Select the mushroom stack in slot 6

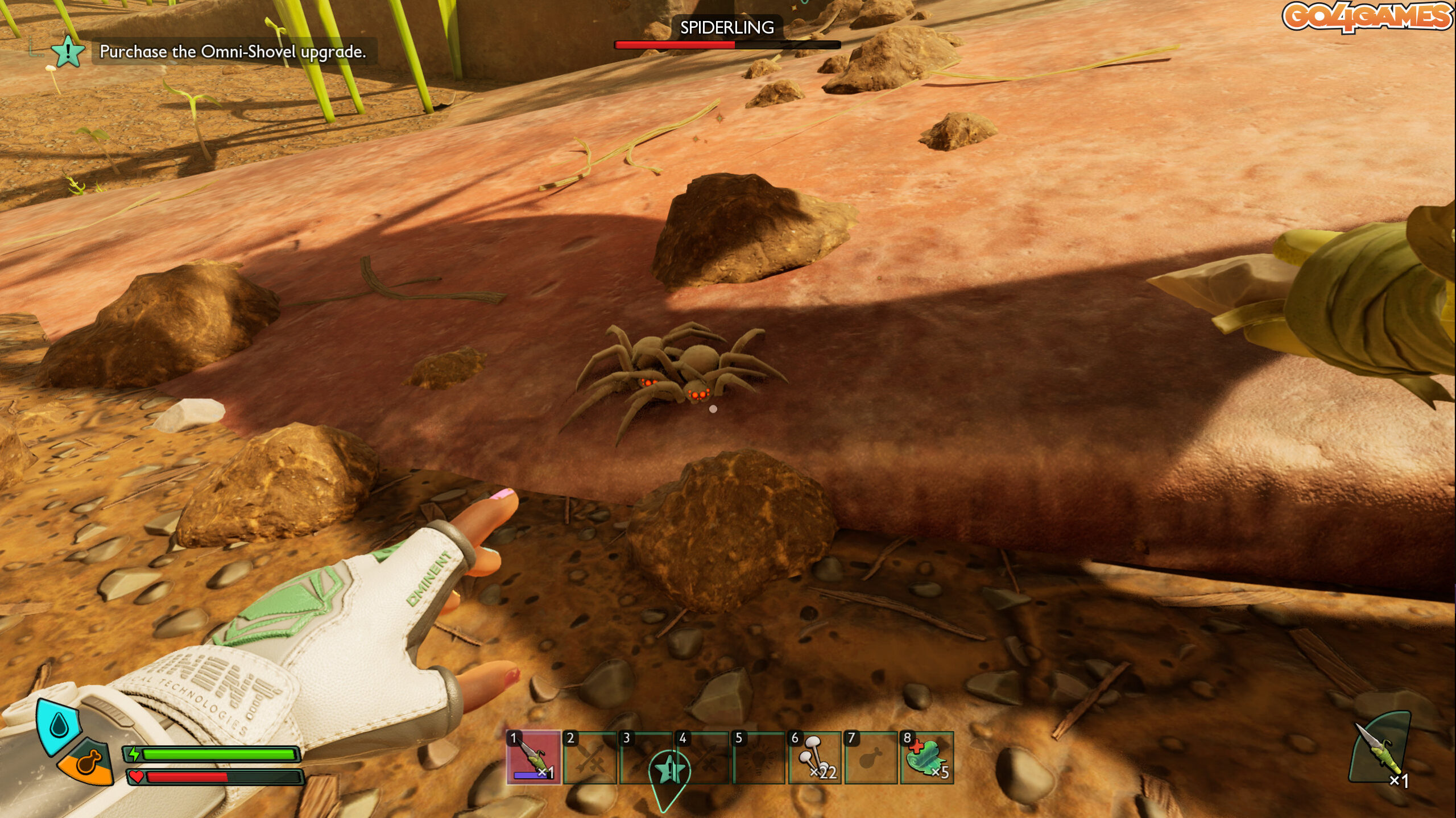point(814,757)
